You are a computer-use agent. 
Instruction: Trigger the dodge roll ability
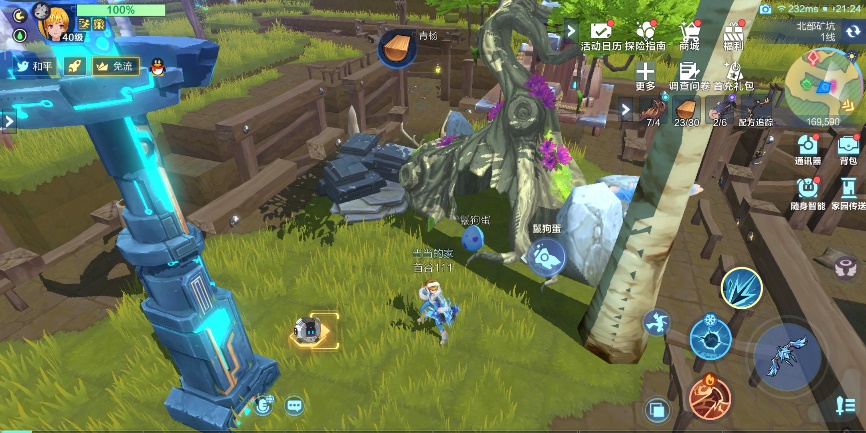pos(657,322)
